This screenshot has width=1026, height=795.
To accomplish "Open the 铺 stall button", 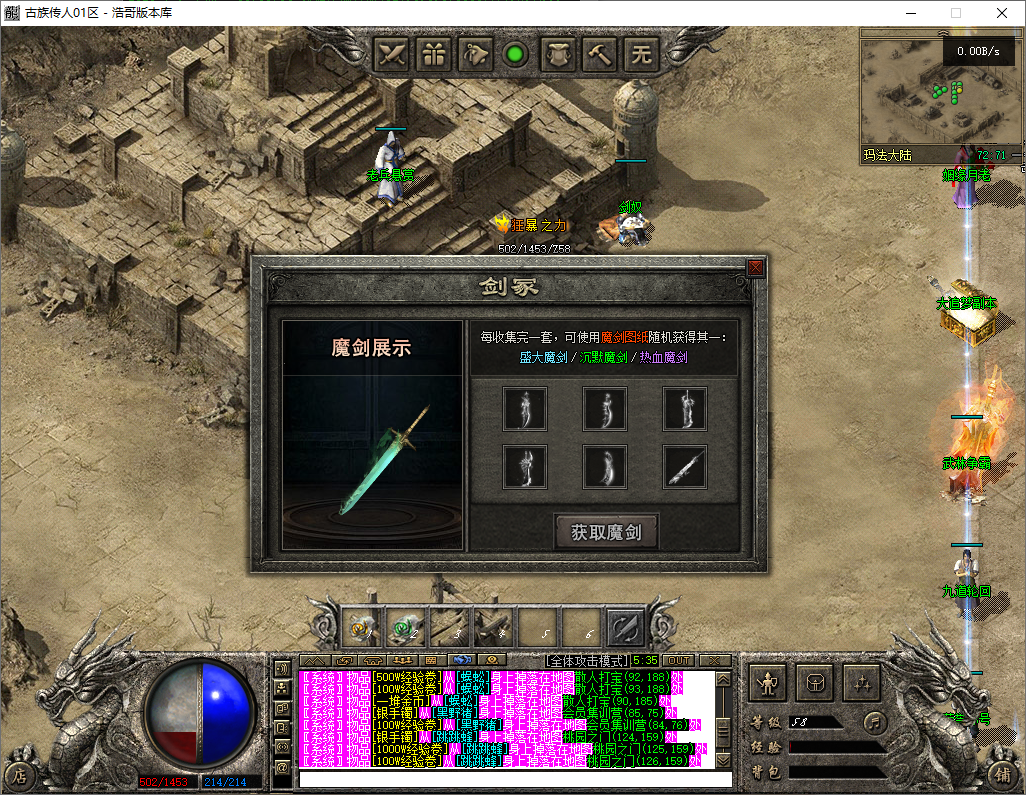I will 1003,775.
